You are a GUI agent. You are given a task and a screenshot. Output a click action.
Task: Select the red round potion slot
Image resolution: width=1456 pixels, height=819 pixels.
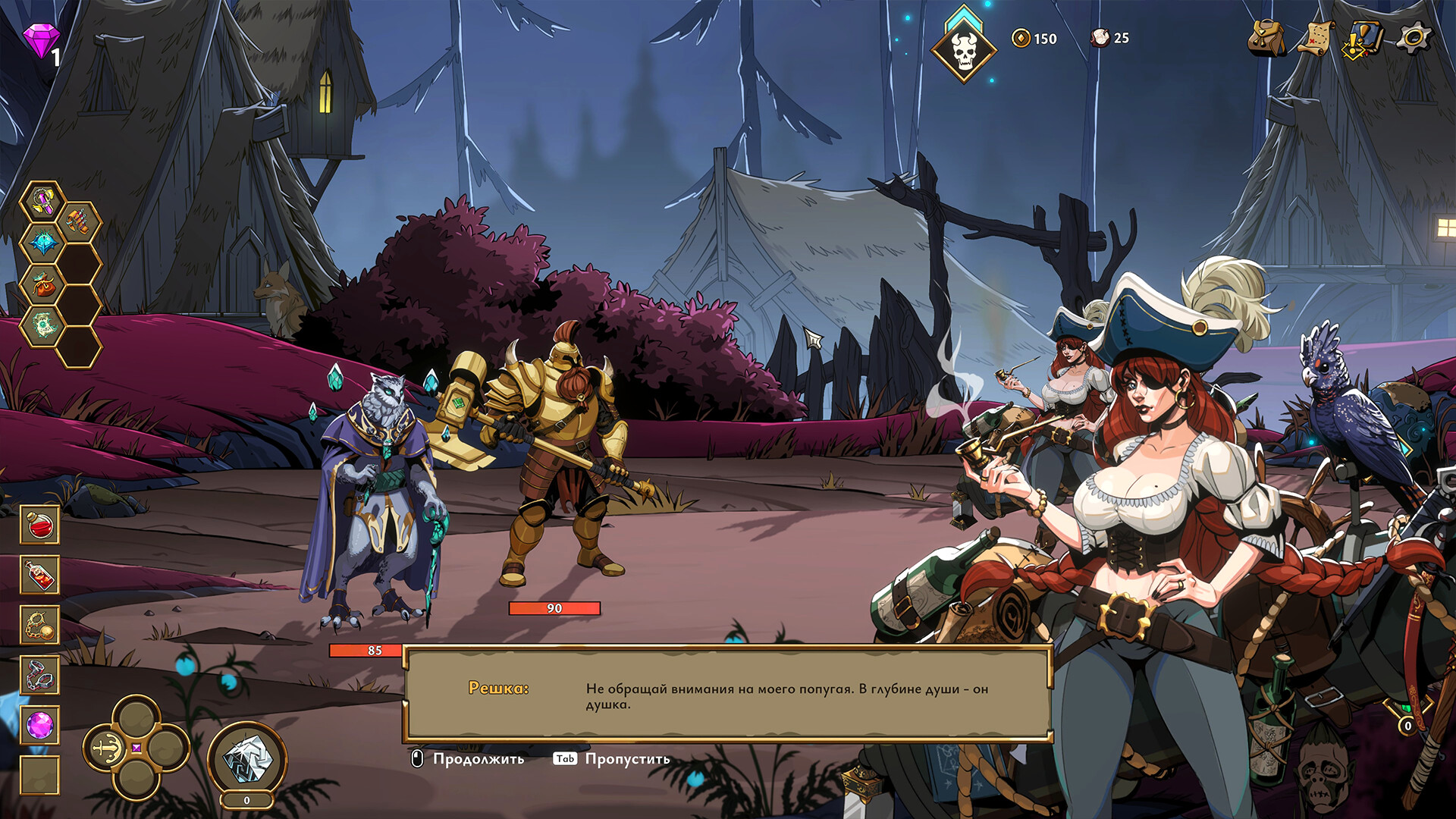(39, 525)
